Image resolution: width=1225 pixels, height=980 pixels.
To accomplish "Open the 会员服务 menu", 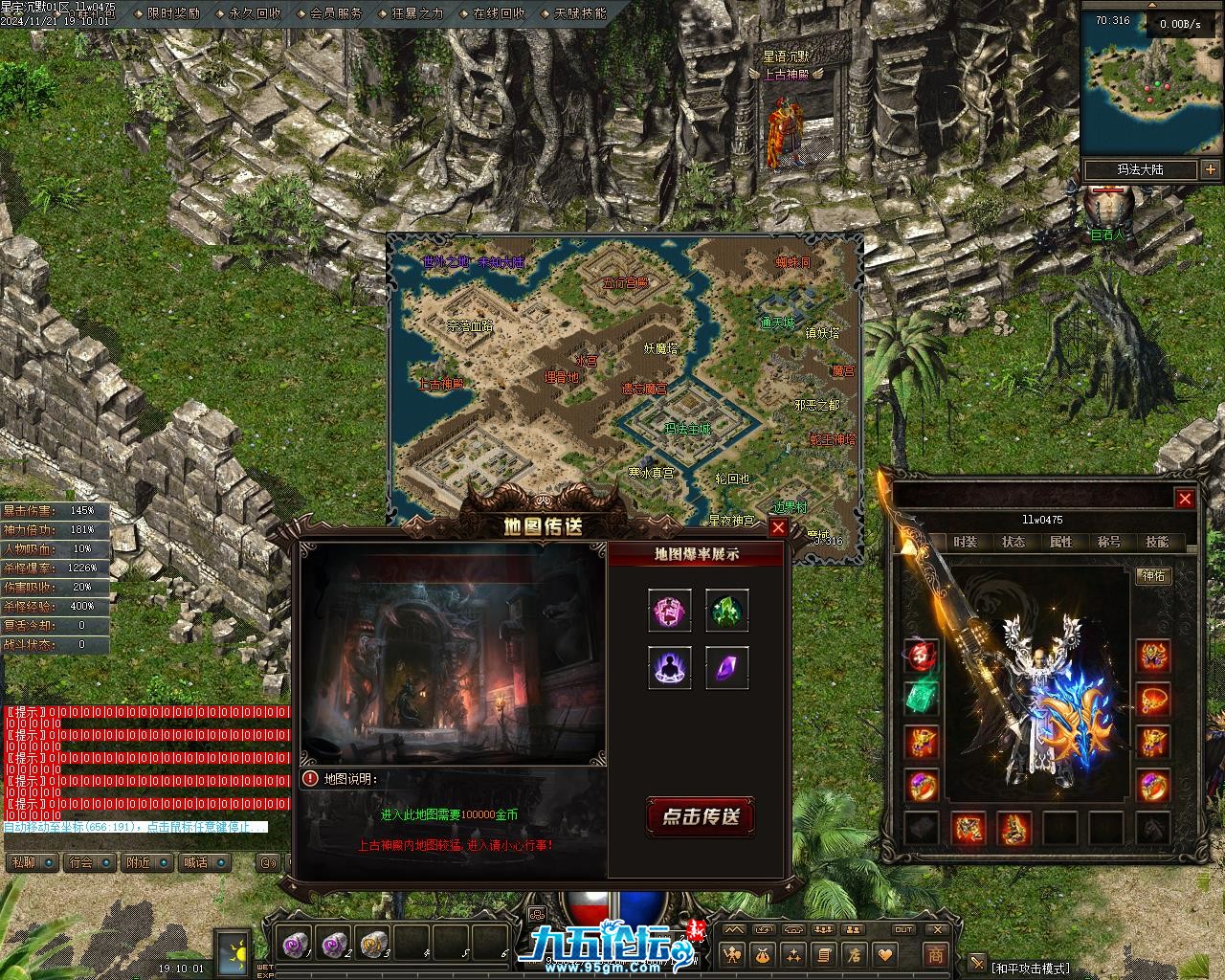I will tap(337, 13).
